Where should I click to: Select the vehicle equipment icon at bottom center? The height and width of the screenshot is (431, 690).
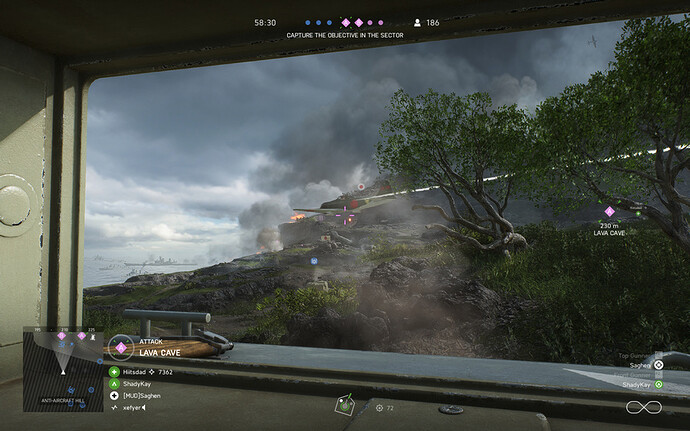345,405
